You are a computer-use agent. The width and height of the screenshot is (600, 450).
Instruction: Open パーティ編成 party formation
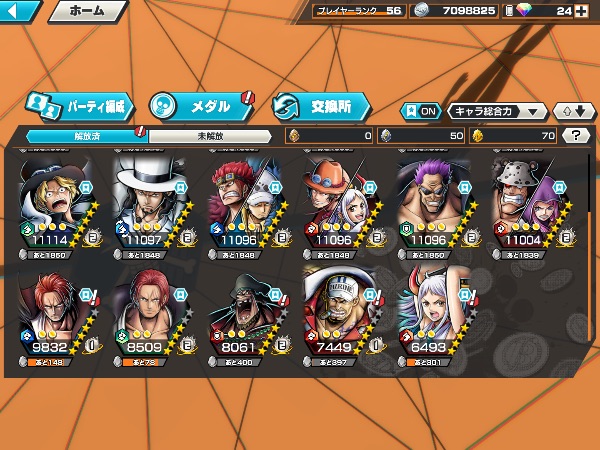[80, 105]
